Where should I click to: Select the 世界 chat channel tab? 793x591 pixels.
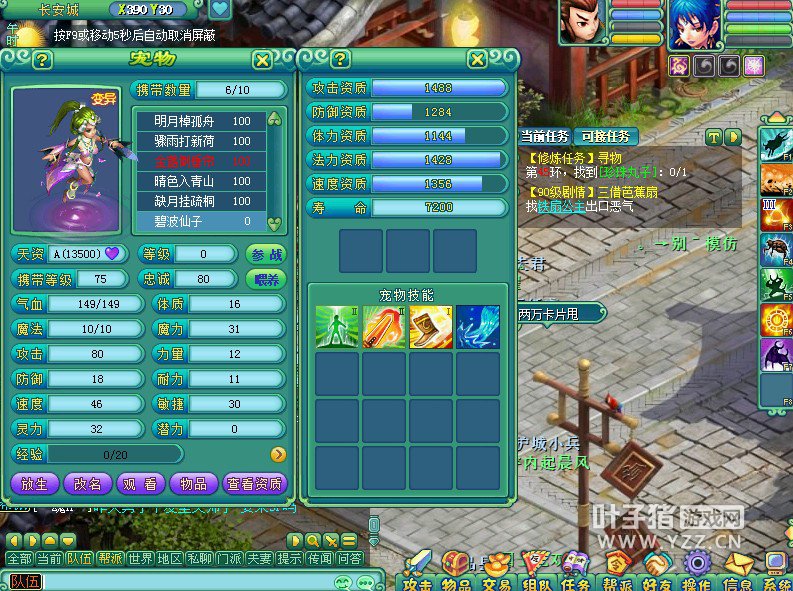coord(141,558)
